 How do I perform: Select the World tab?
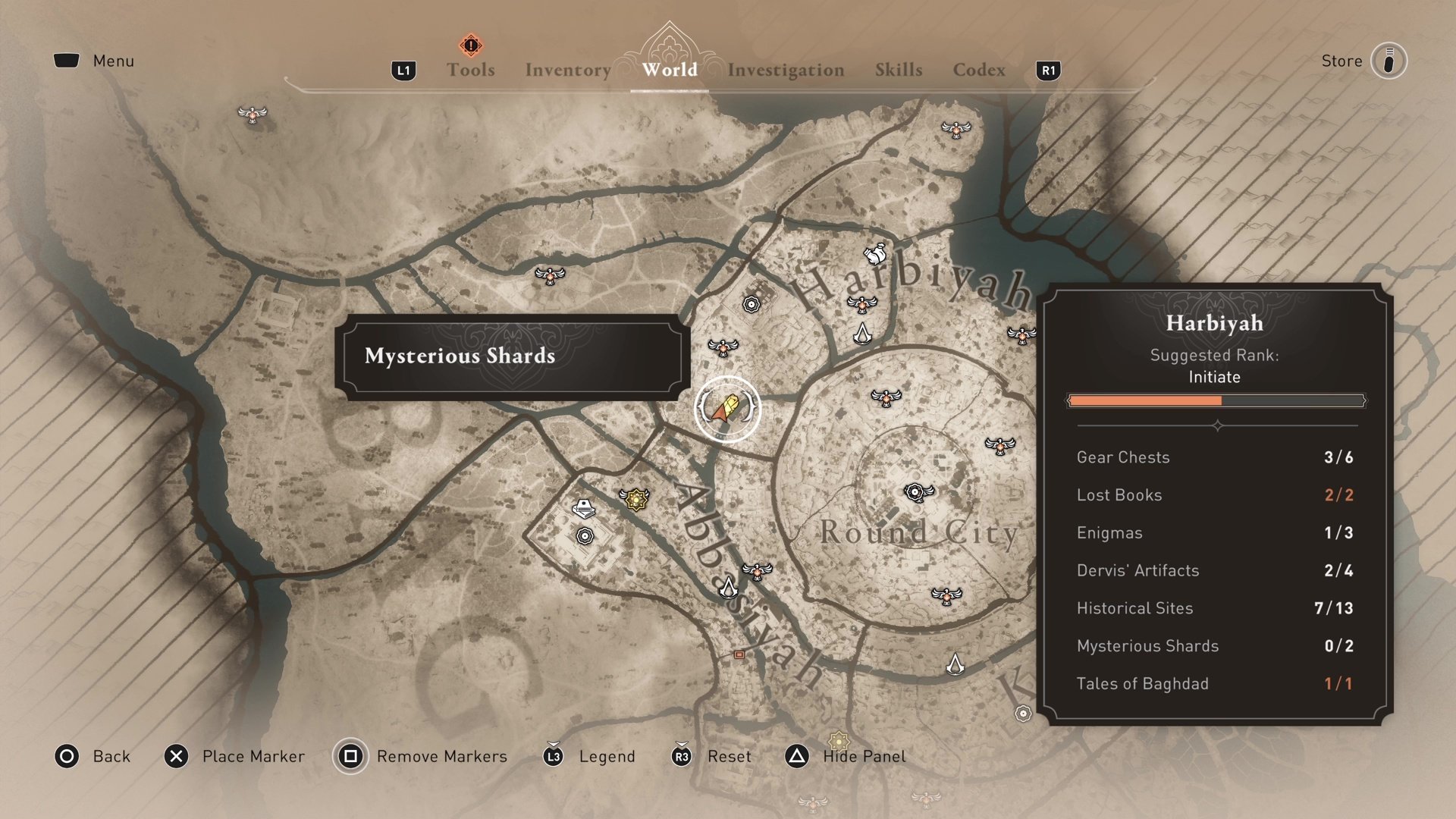(x=670, y=70)
